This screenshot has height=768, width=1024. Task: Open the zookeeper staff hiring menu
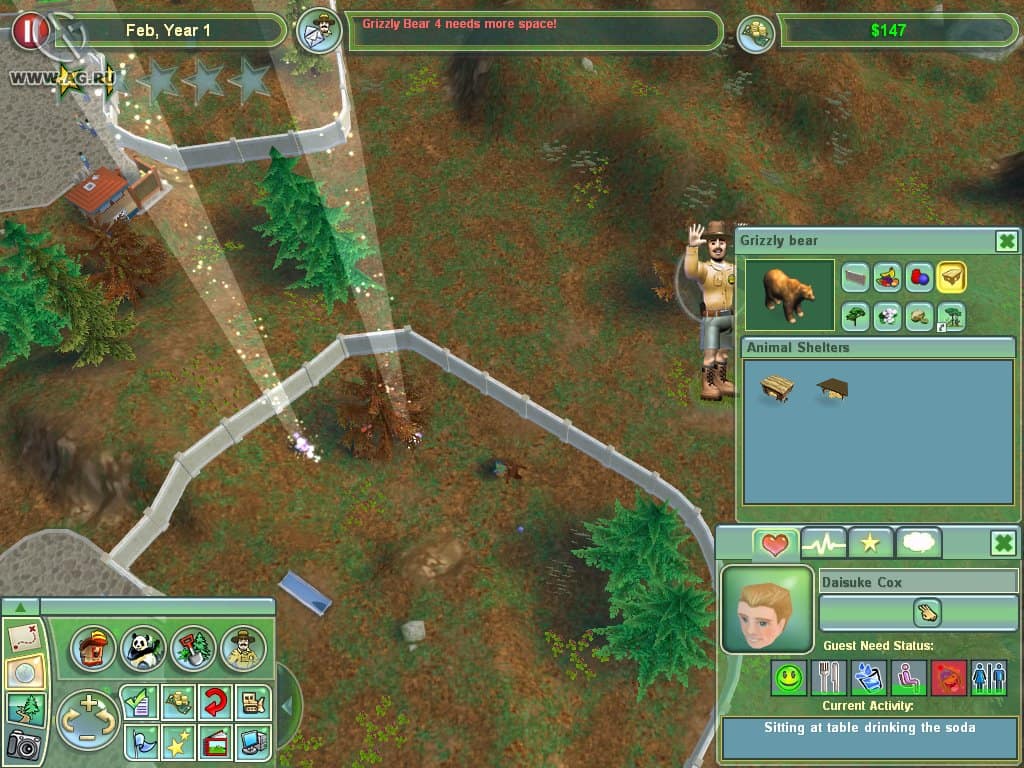click(x=243, y=649)
